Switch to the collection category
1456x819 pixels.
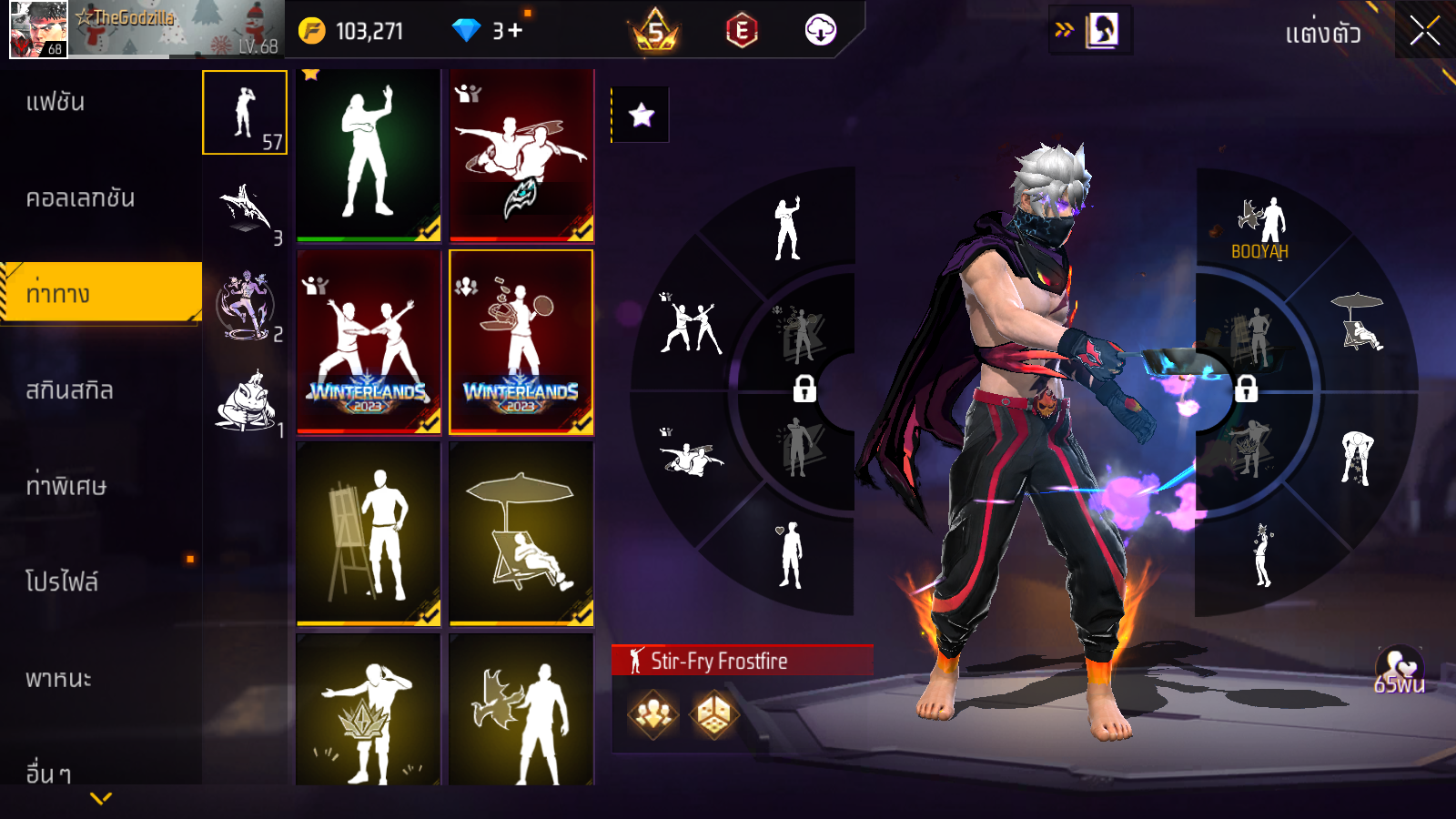tap(80, 198)
